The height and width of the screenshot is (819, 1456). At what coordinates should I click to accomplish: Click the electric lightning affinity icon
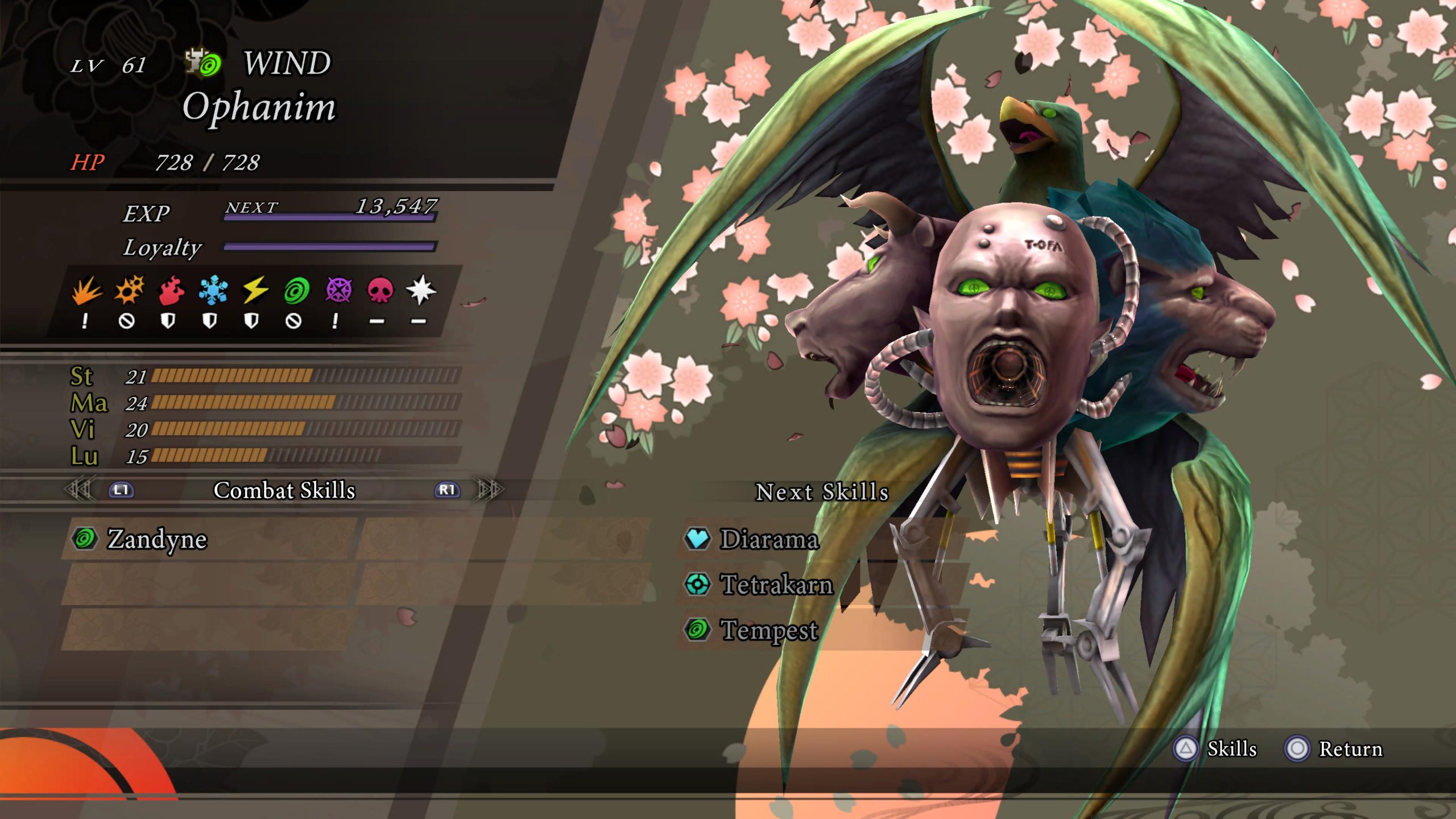pos(255,291)
